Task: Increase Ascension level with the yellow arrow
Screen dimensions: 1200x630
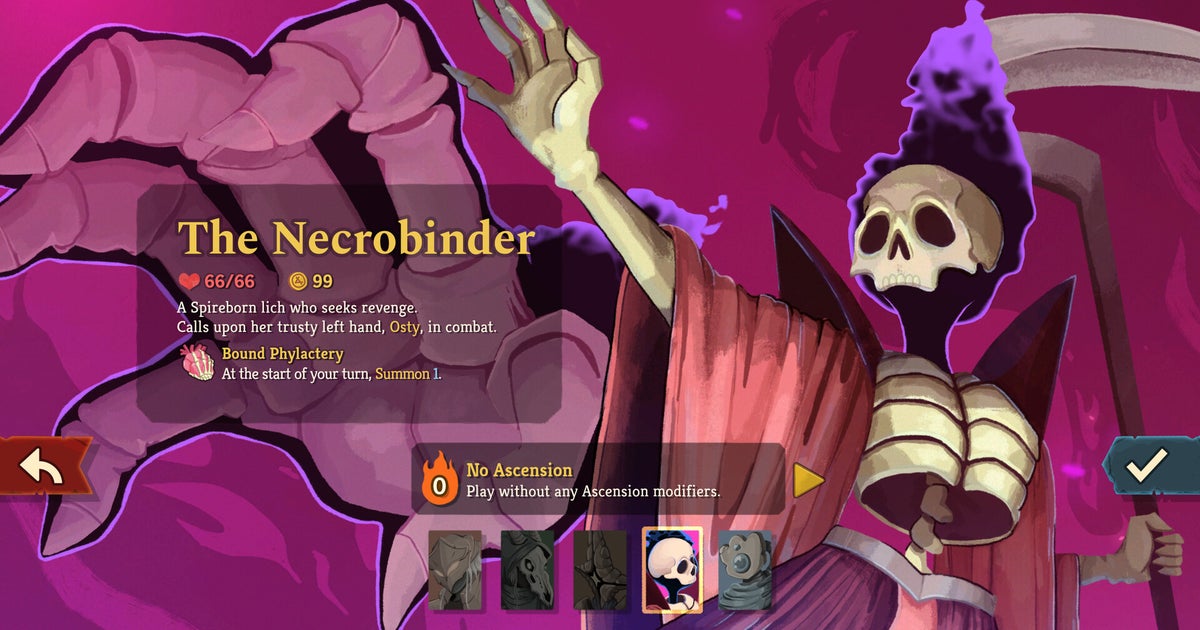Action: pos(808,481)
